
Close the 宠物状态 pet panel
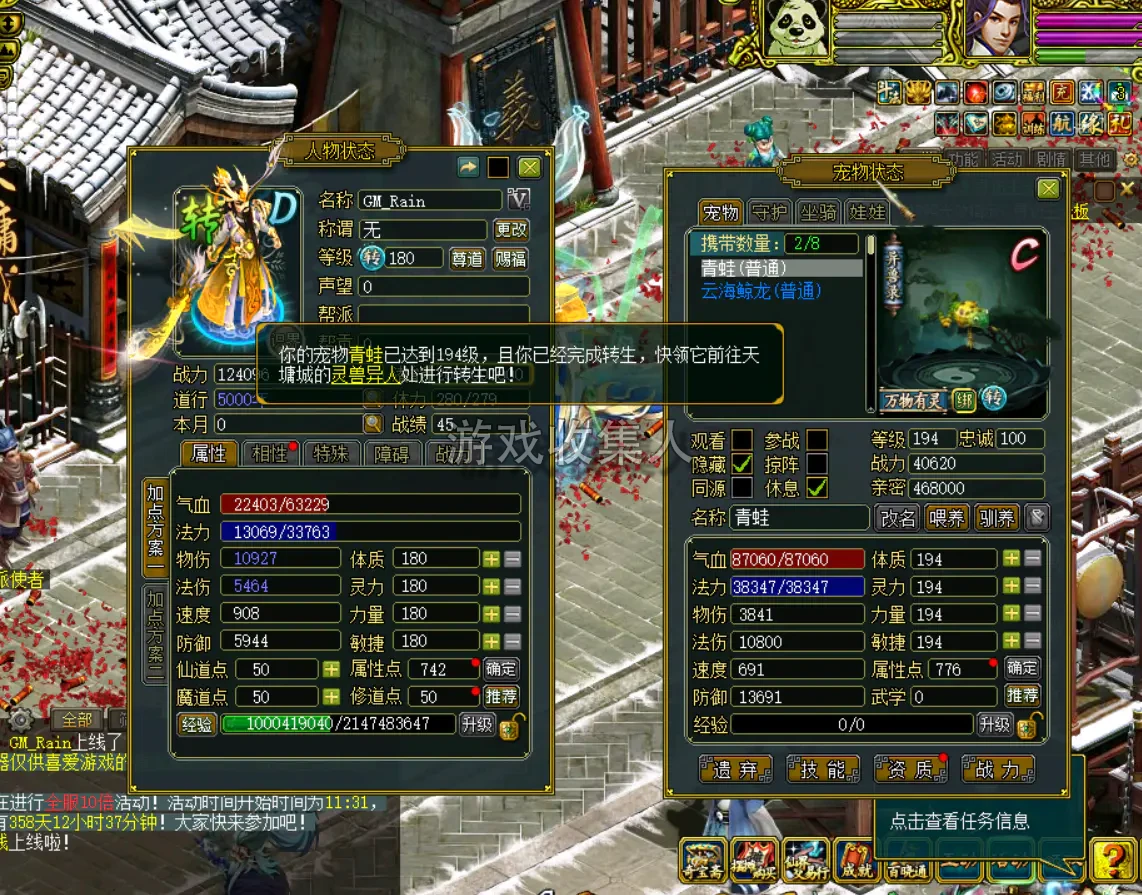pos(1048,189)
